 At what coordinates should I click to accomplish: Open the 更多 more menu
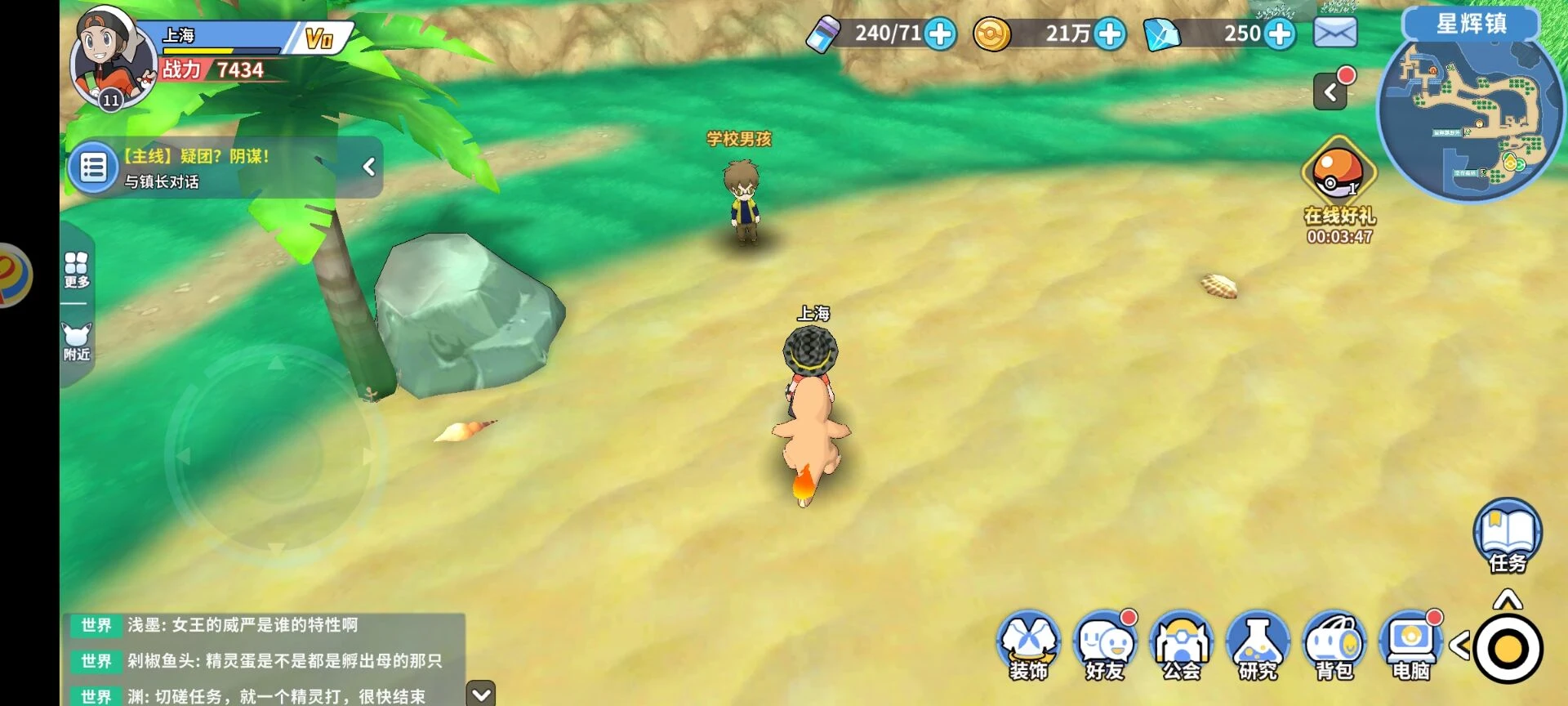tap(77, 269)
